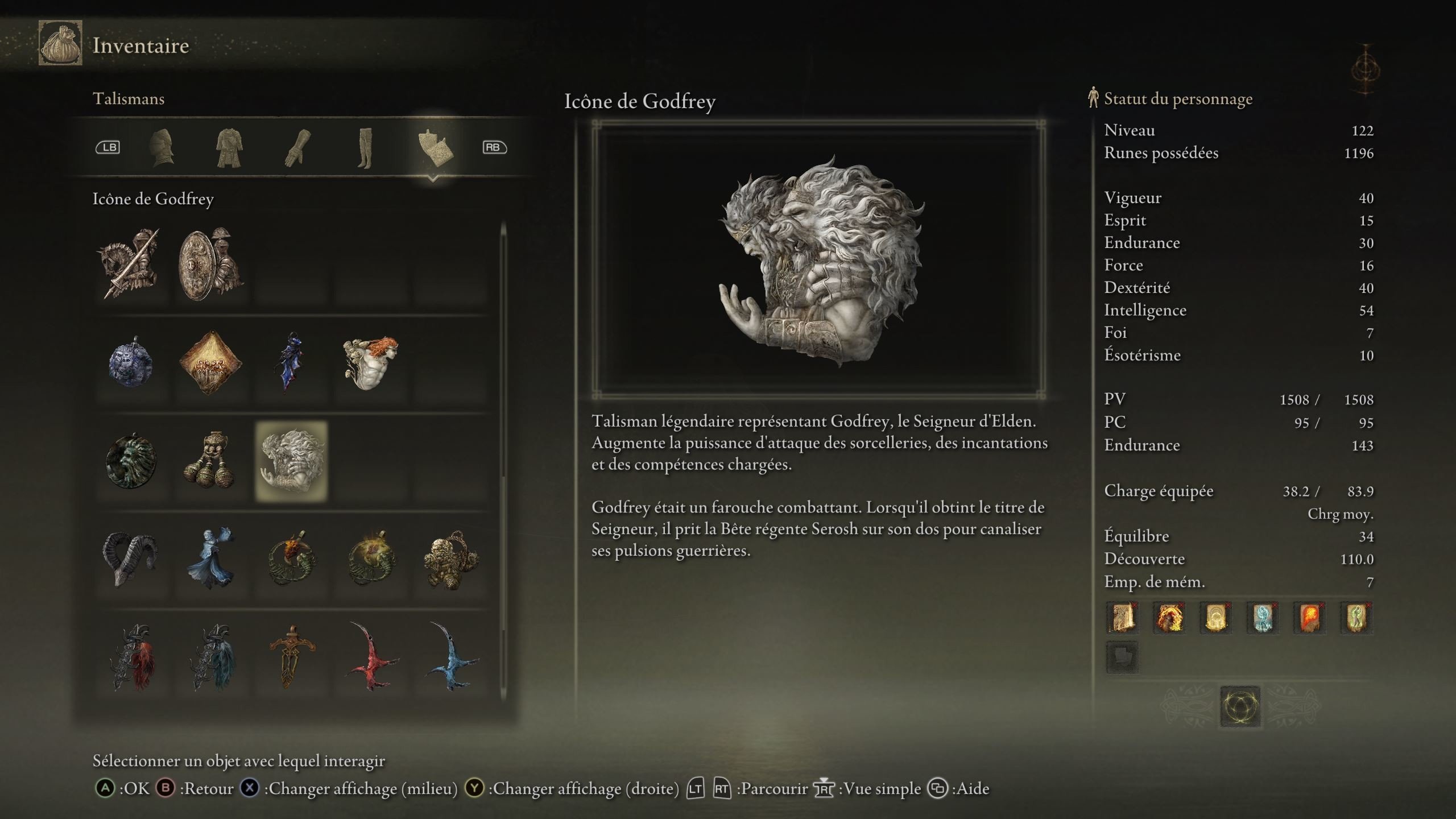Image resolution: width=1456 pixels, height=819 pixels.
Task: Pick the bronze dagger talisman
Action: (291, 657)
